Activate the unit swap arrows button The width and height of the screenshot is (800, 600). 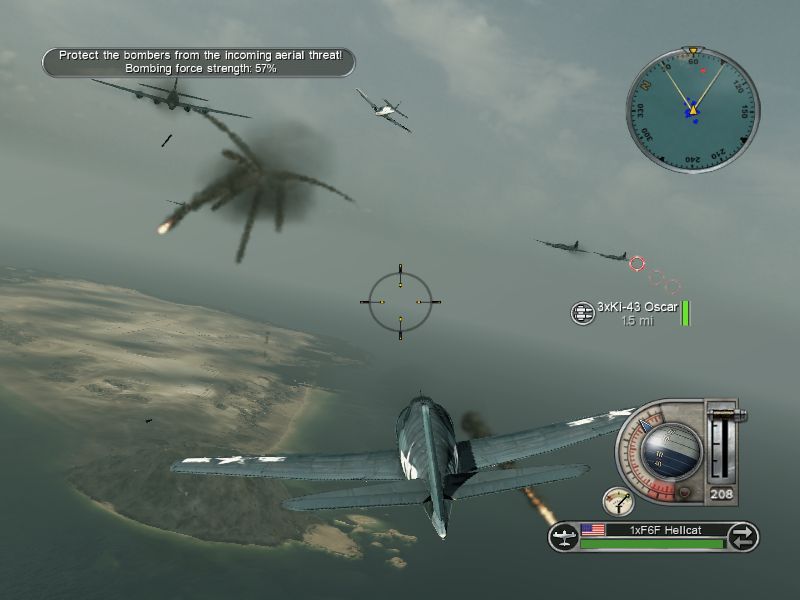742,535
